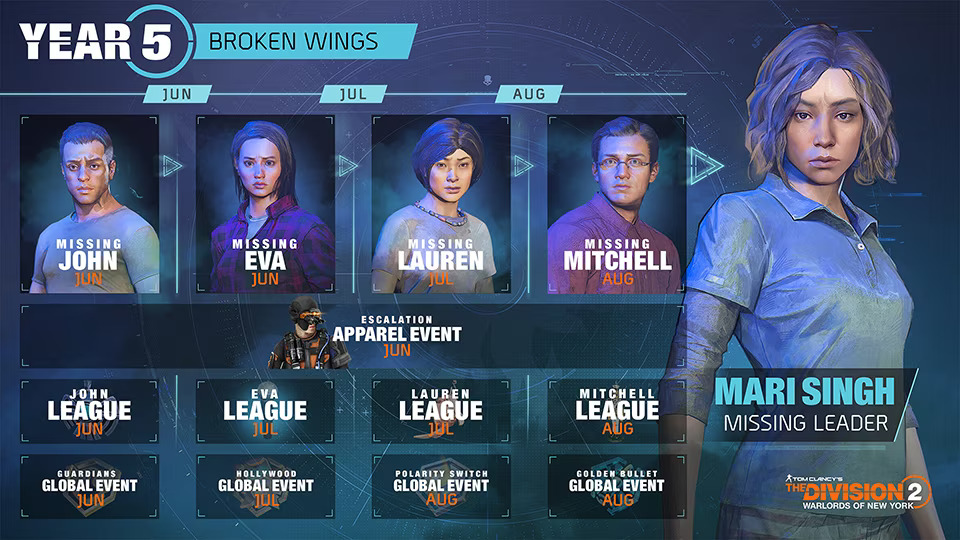Viewport: 960px width, 540px height.
Task: Choose the Lauren League tile
Action: pyautogui.click(x=441, y=410)
